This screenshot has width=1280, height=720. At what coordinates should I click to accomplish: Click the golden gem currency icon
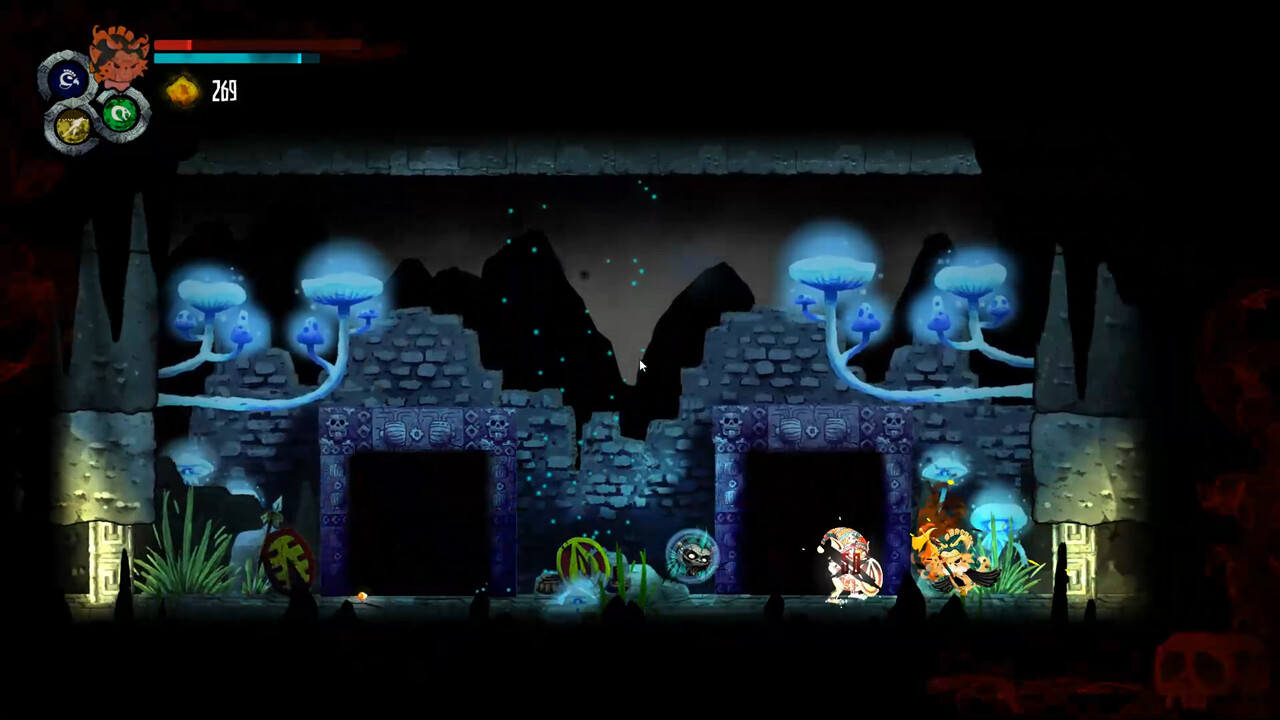point(181,92)
